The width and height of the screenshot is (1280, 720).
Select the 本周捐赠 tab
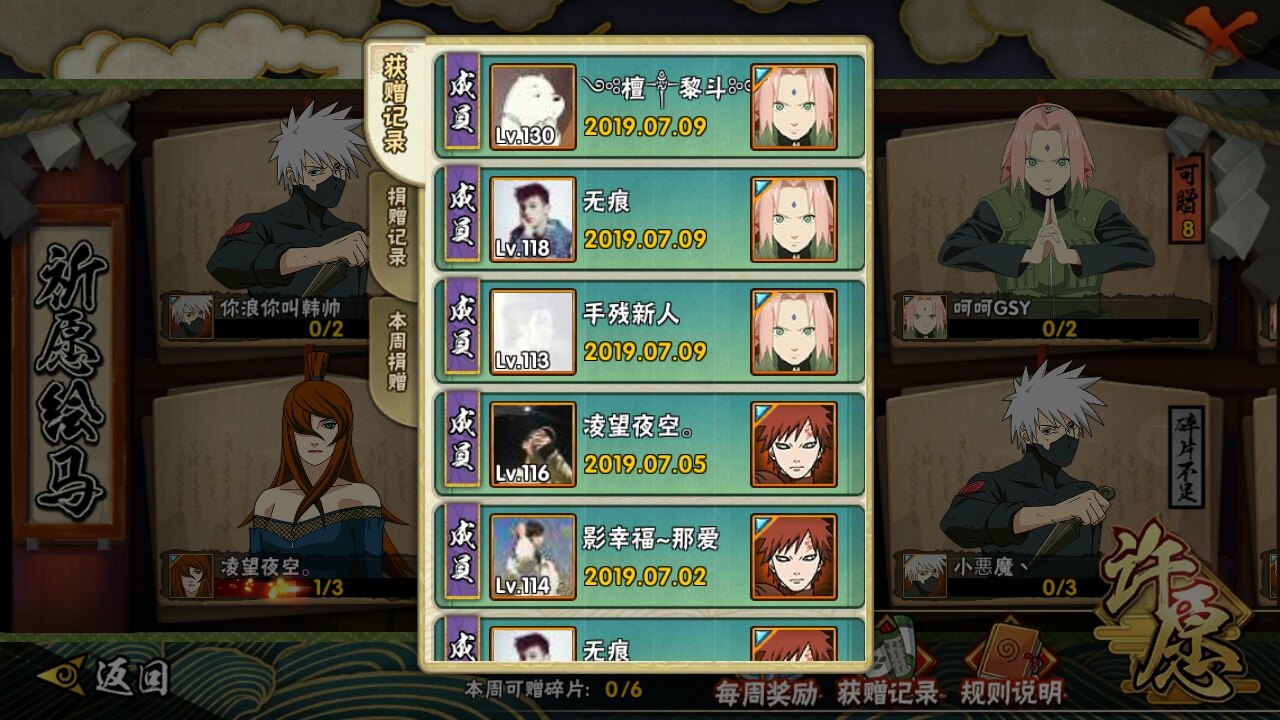[397, 350]
